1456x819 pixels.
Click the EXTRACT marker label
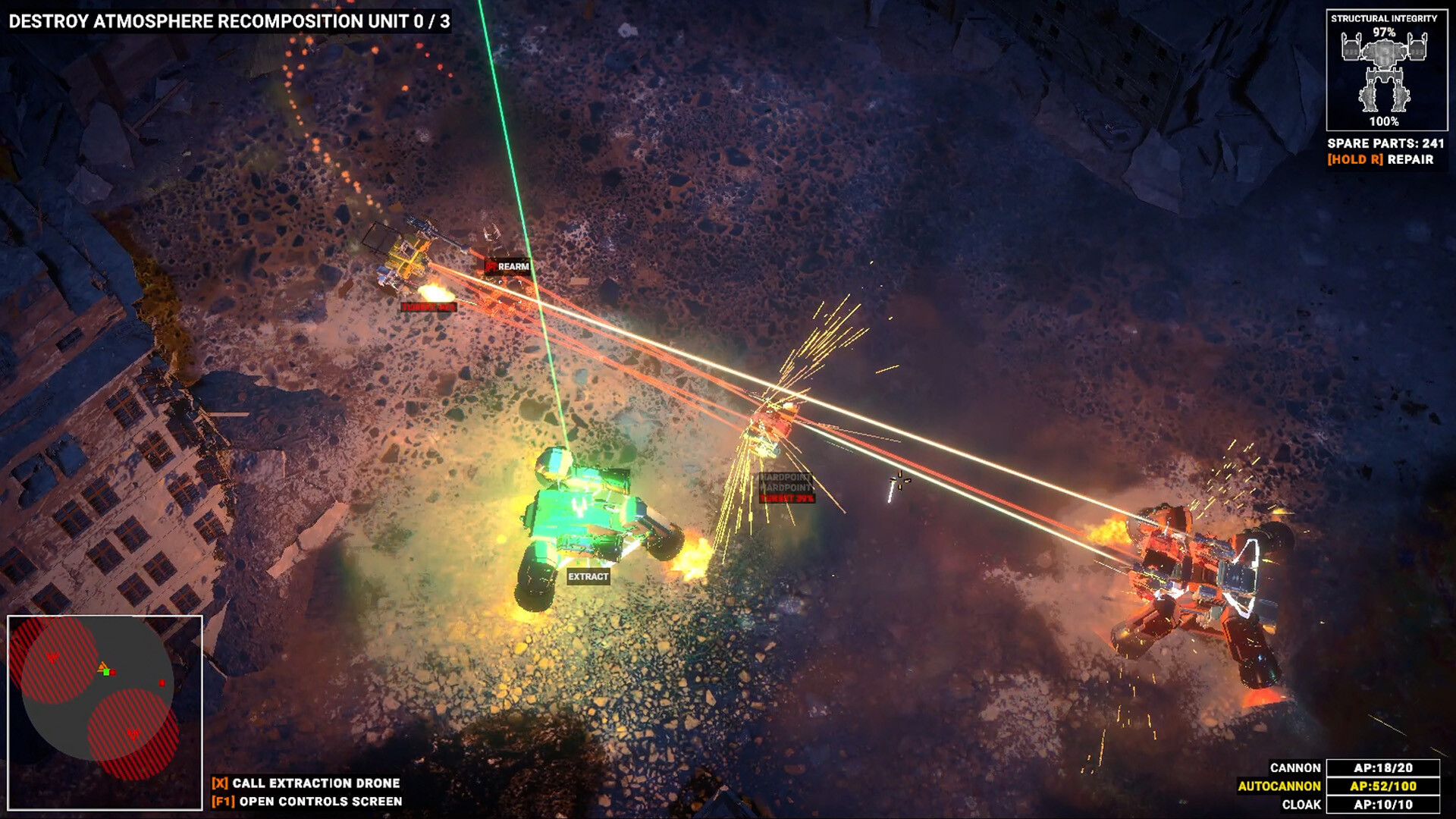coord(588,576)
